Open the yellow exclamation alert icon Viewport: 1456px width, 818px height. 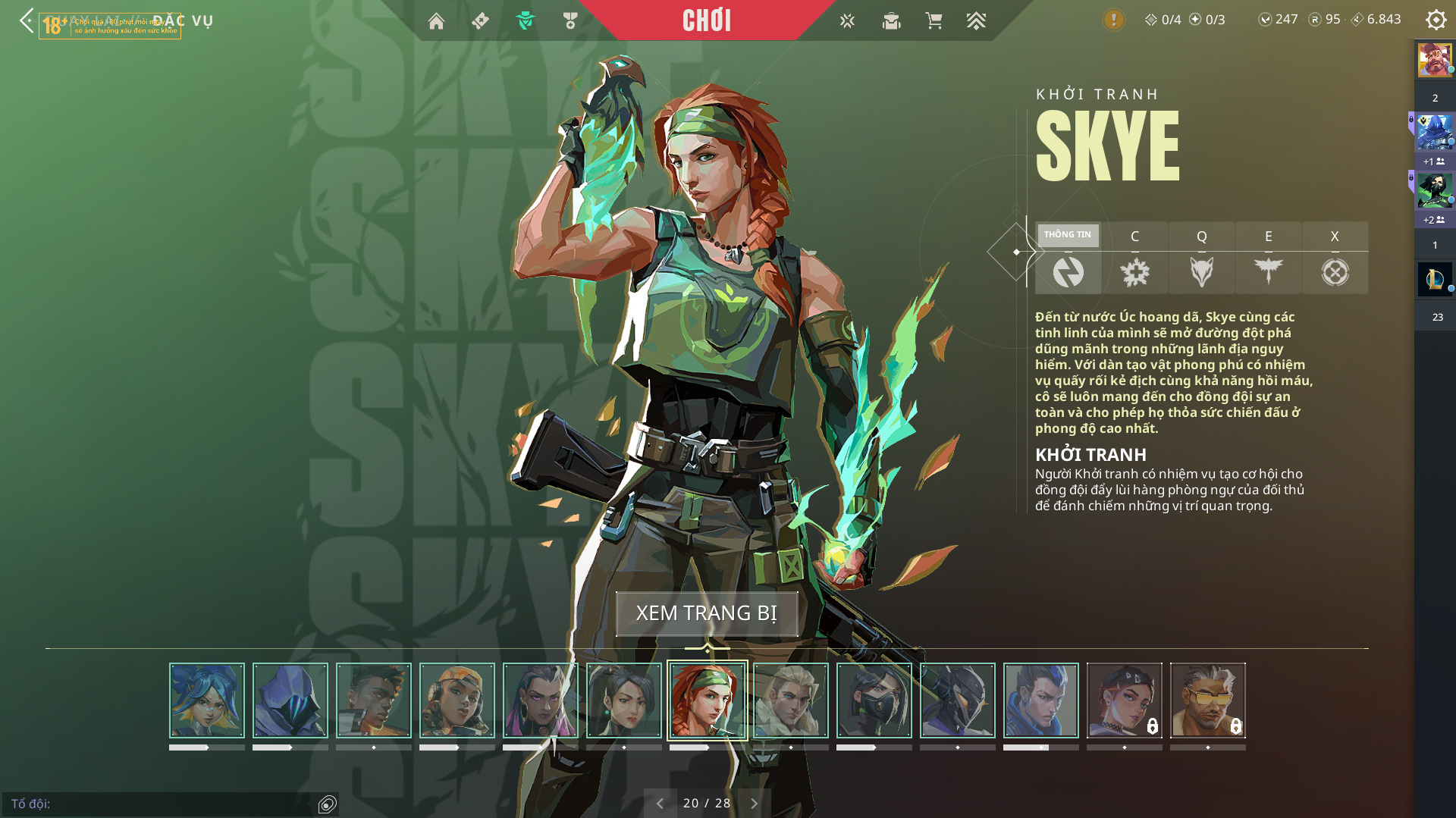[x=1113, y=20]
